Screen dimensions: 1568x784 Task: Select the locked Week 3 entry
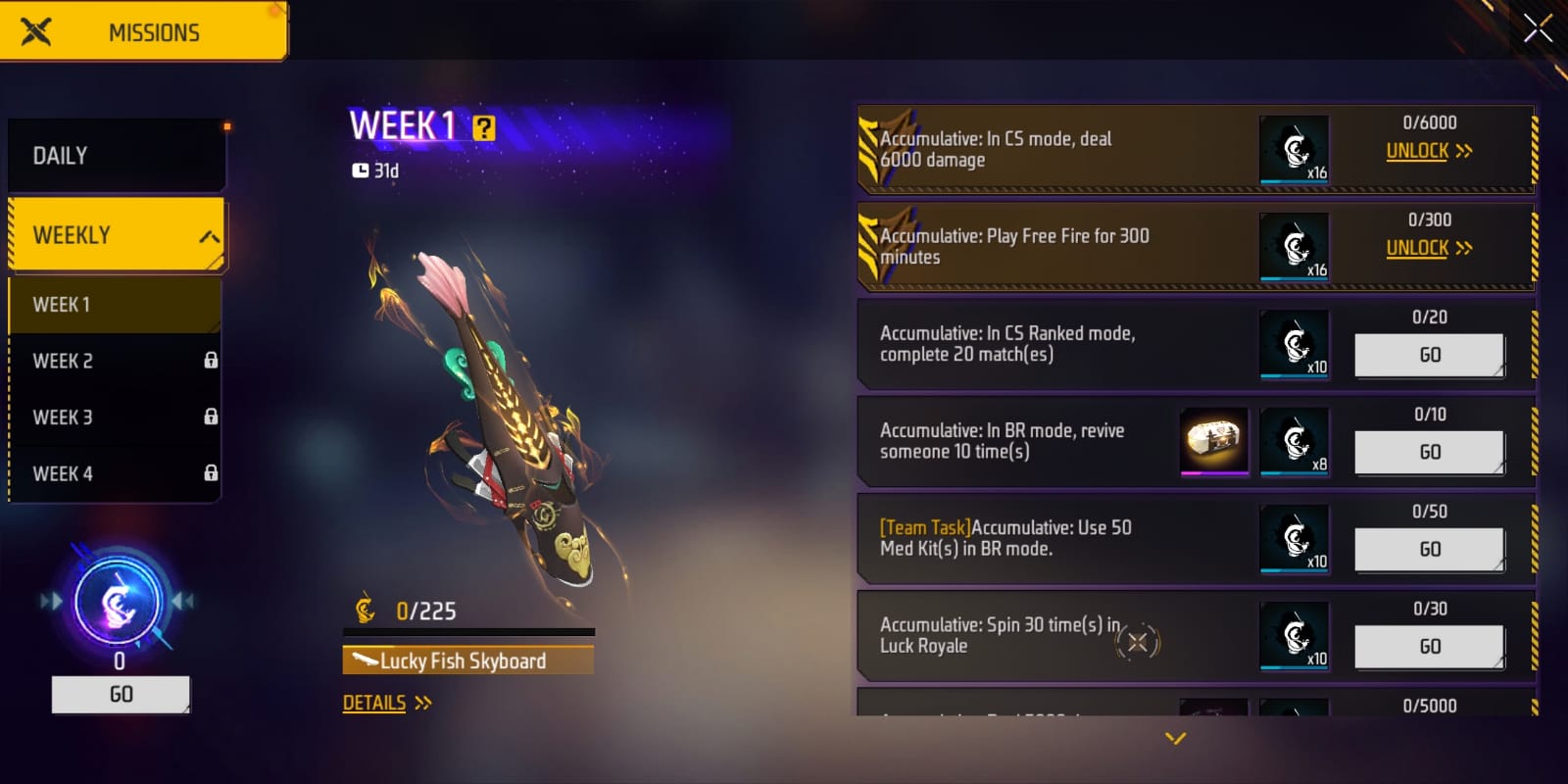(x=114, y=417)
